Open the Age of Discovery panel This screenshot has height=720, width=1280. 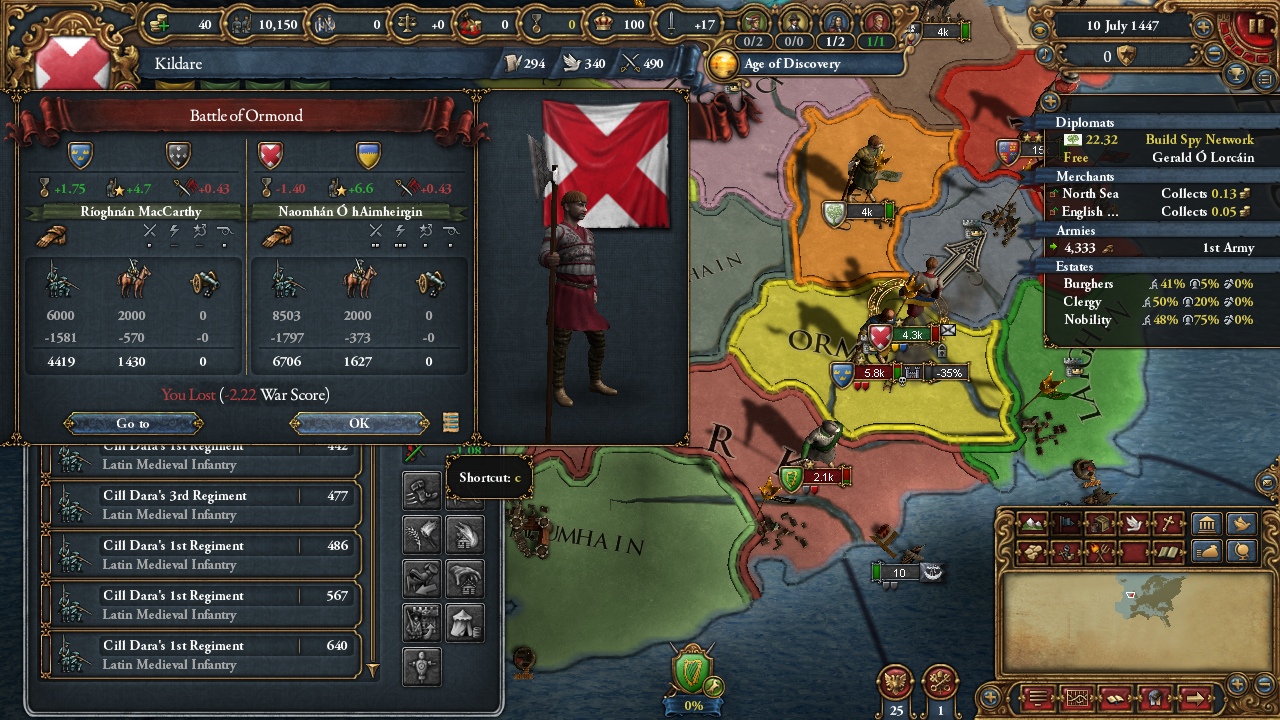click(x=790, y=64)
